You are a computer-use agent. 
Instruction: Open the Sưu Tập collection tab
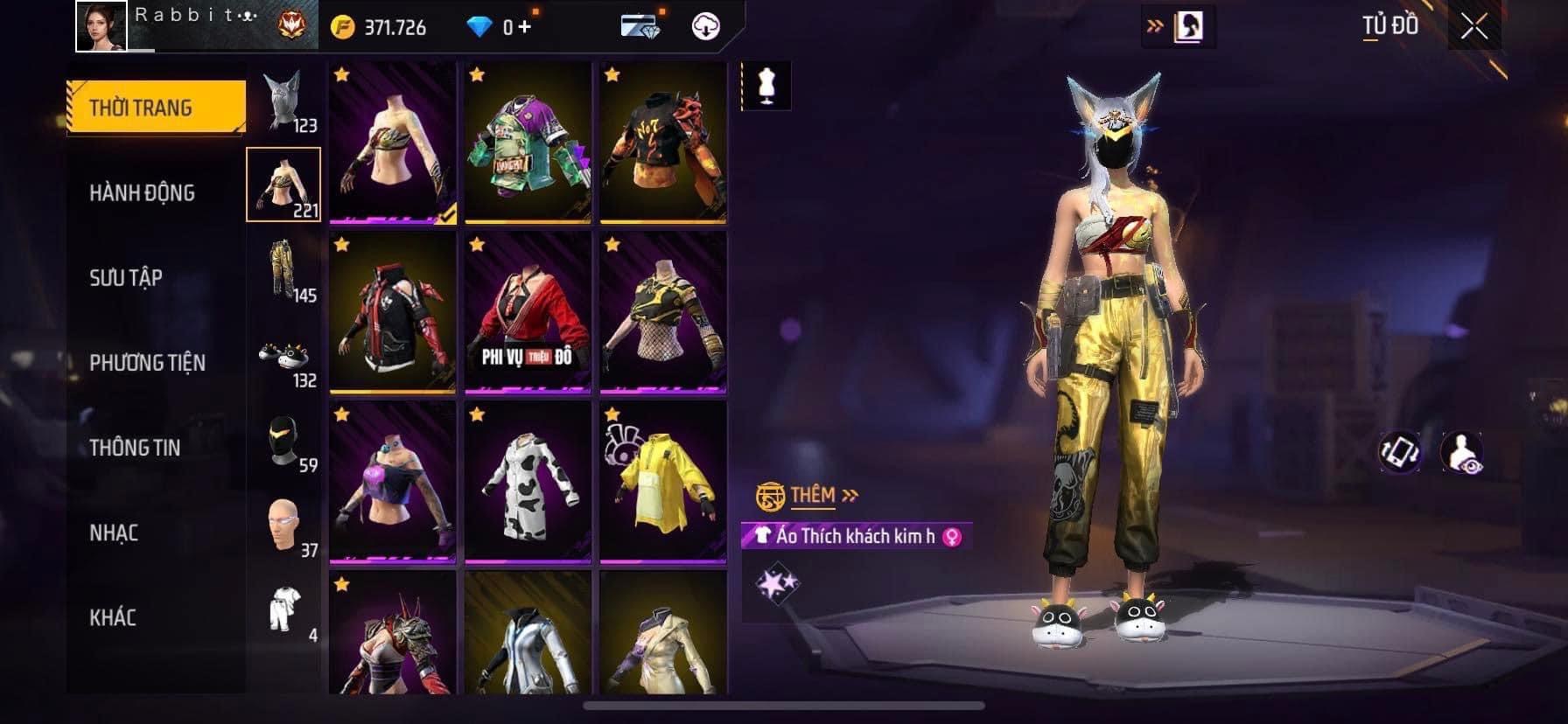pos(126,277)
